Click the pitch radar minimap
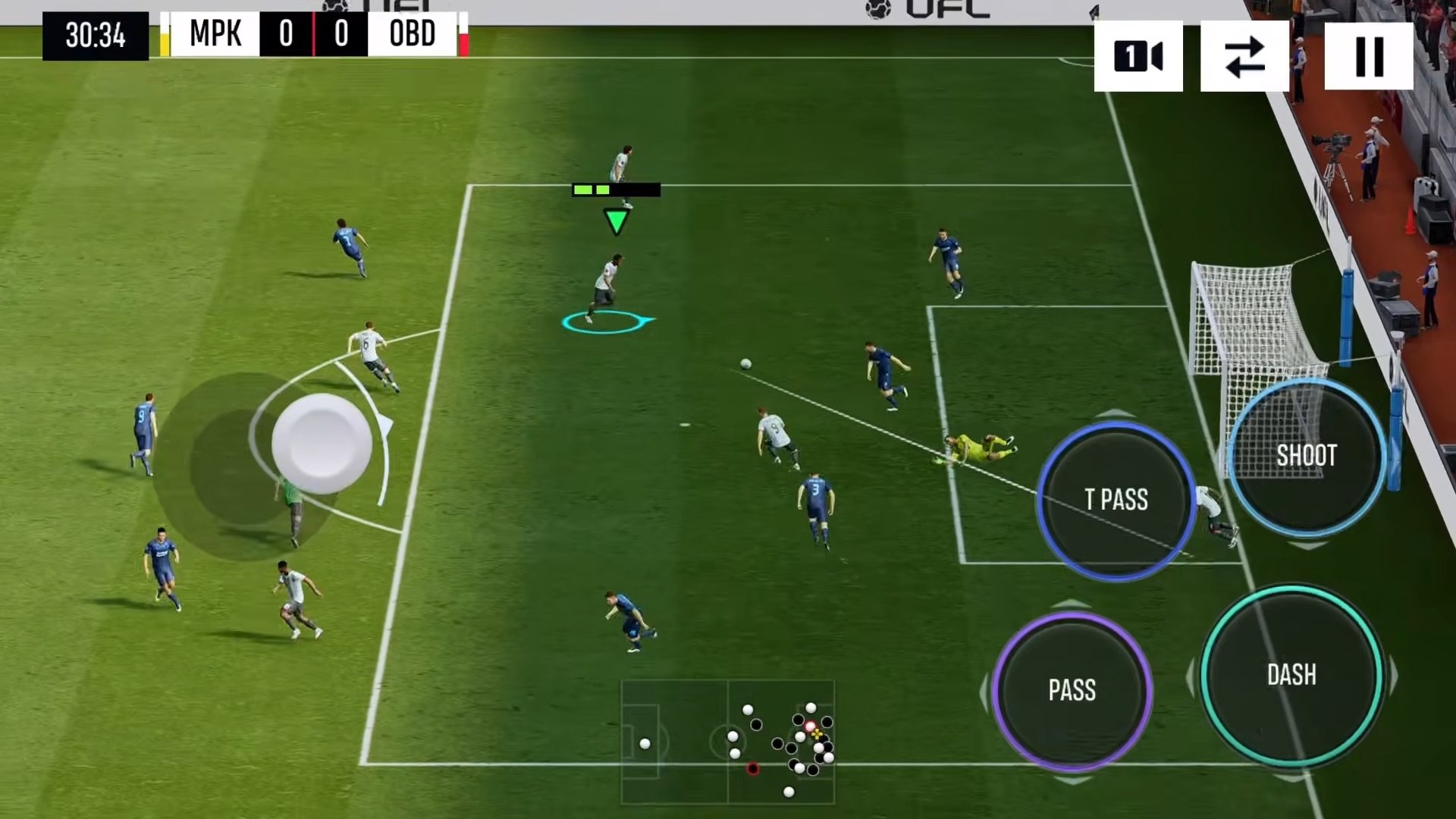 tap(727, 741)
